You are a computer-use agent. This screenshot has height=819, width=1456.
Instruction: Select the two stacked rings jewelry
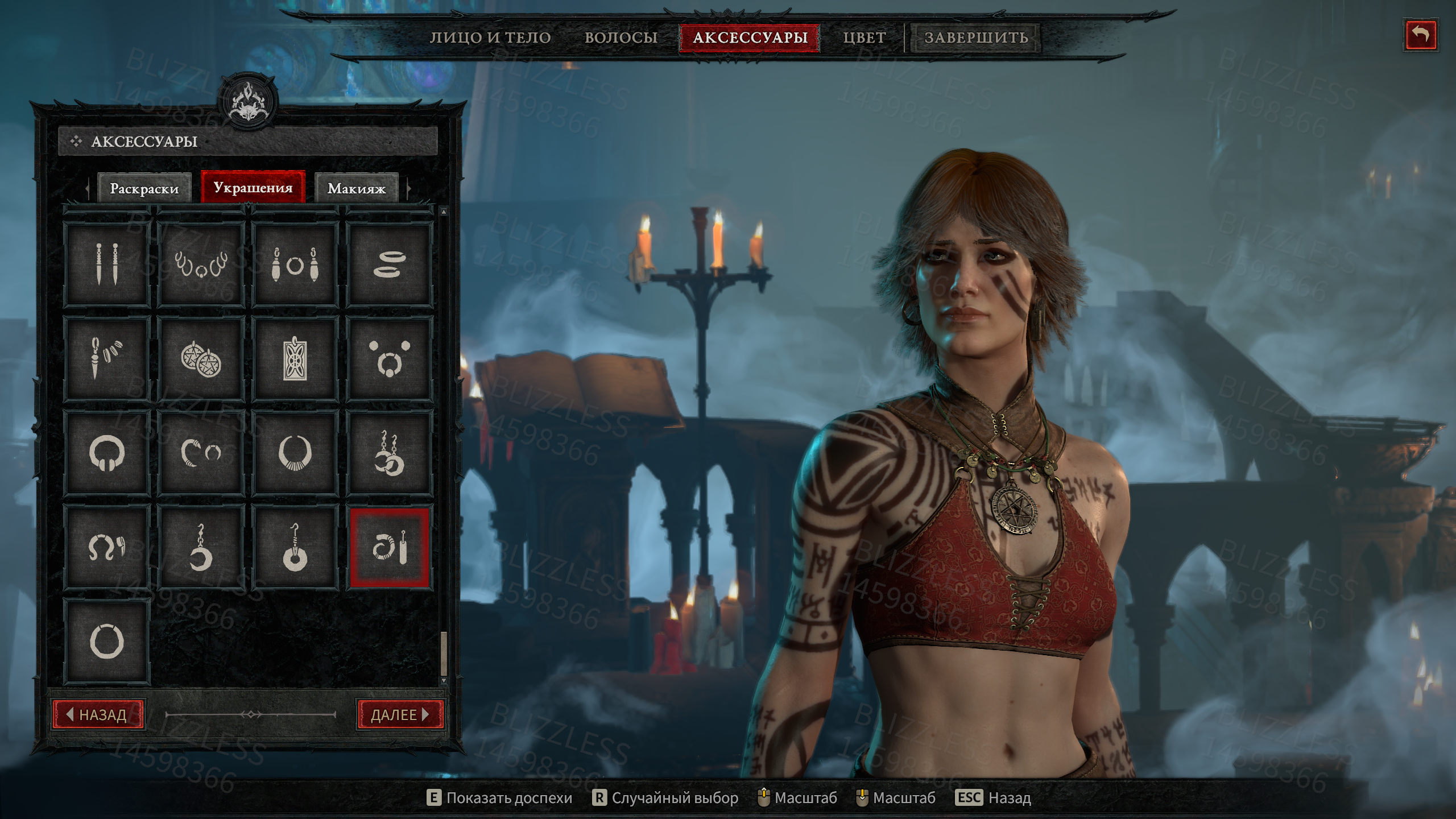(x=389, y=264)
